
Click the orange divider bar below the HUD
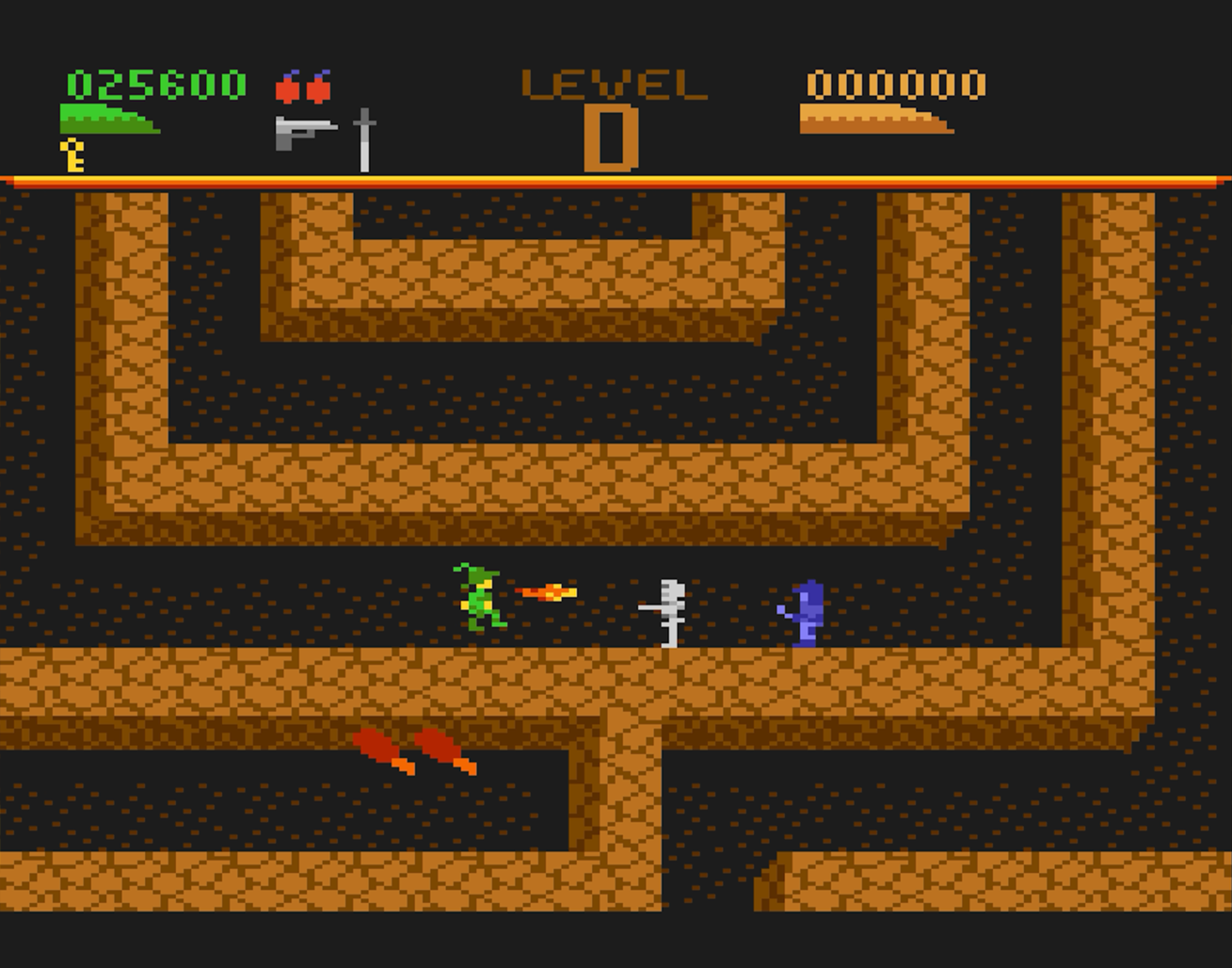tap(612, 179)
